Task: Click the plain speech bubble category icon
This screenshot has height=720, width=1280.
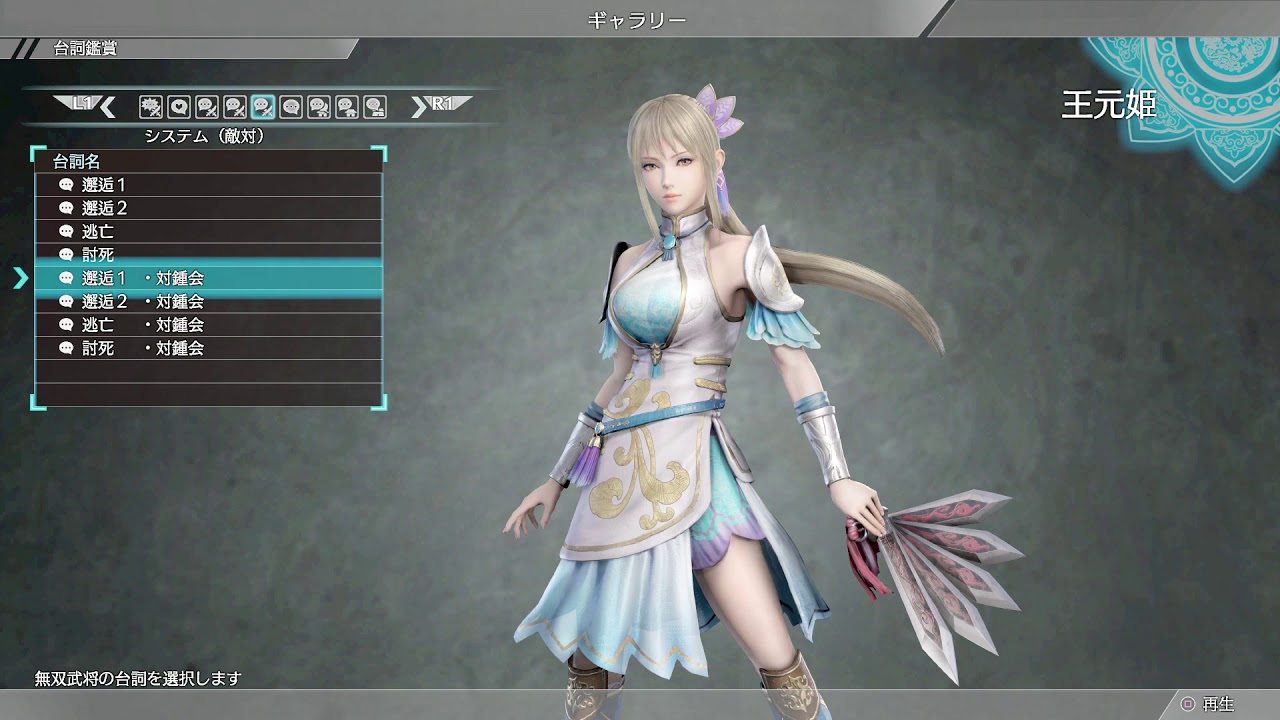Action: 291,105
